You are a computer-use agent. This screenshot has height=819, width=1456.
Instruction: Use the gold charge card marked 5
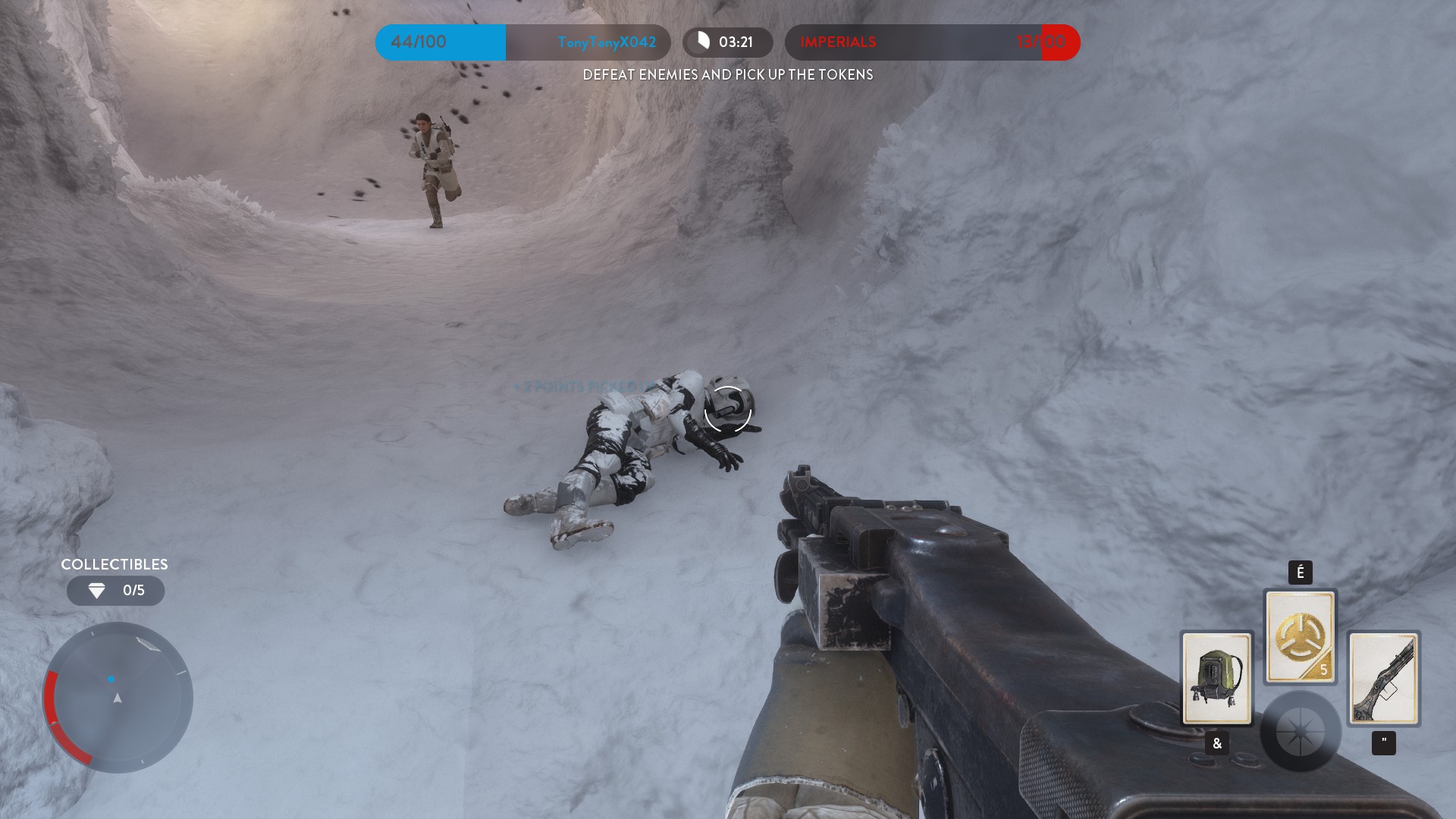1300,636
